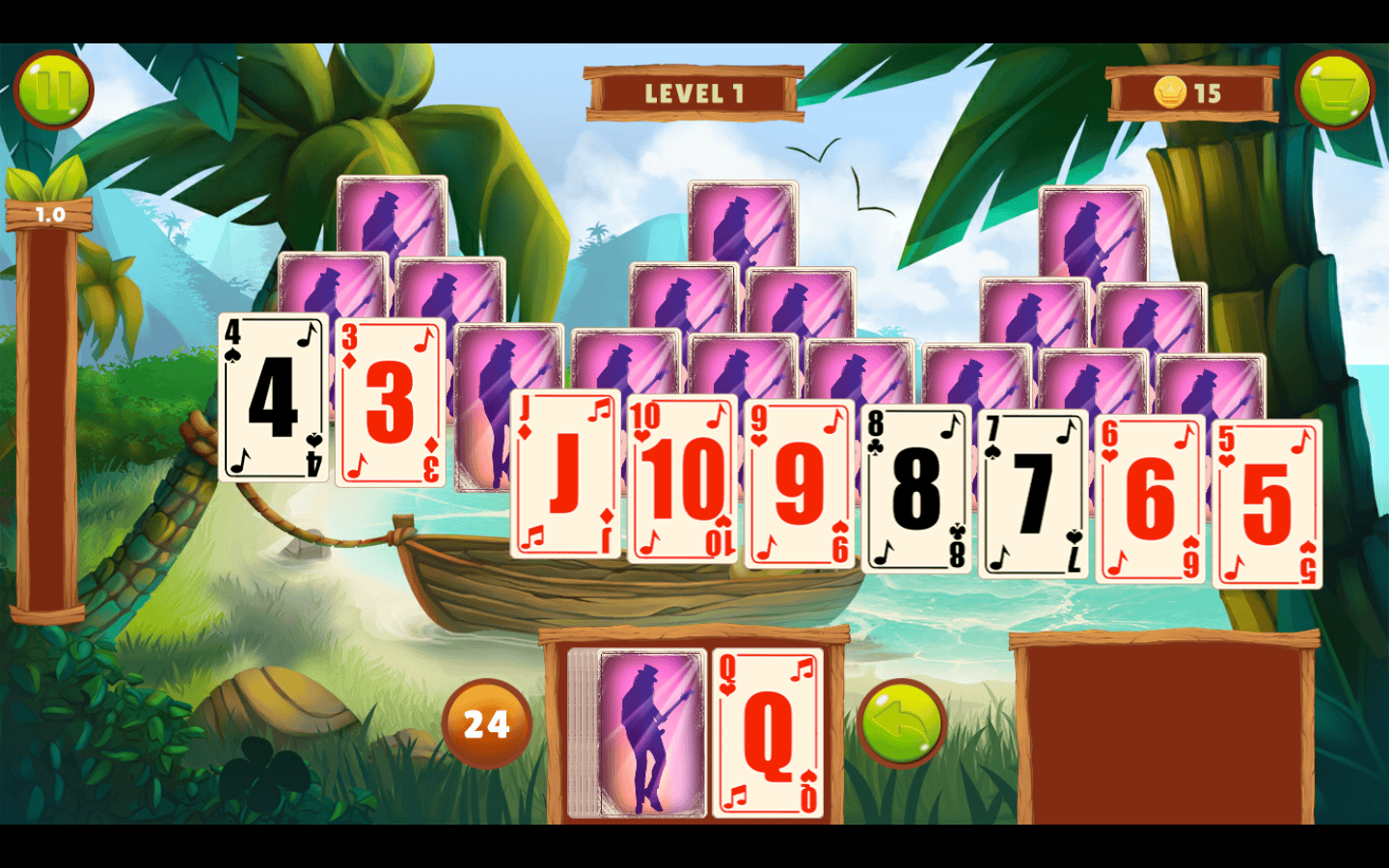Click the gold coin icon beside the 15
Image resolution: width=1389 pixels, height=868 pixels.
(x=1170, y=94)
